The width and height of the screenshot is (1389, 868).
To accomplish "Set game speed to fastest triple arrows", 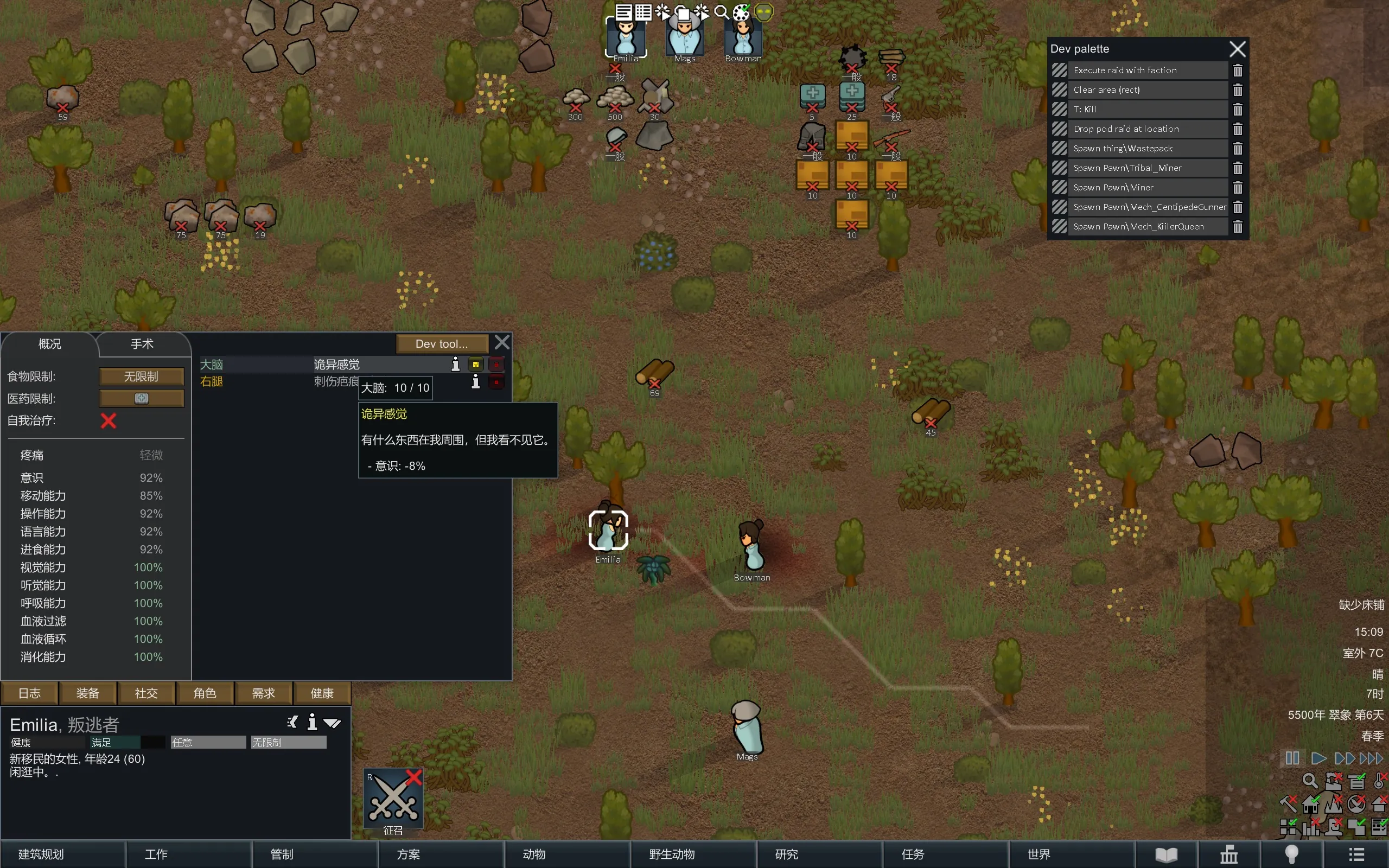I will pyautogui.click(x=1371, y=758).
